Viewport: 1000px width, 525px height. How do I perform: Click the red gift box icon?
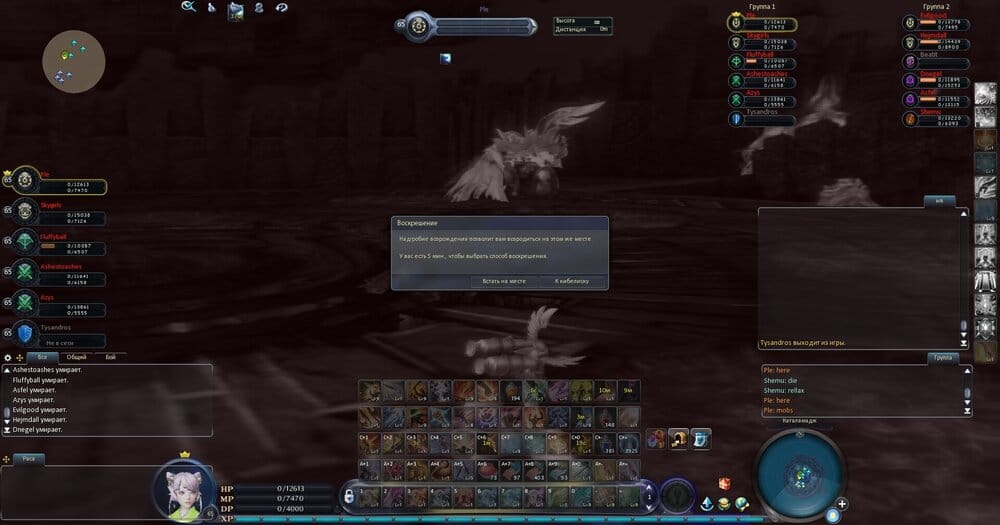pyautogui.click(x=724, y=484)
